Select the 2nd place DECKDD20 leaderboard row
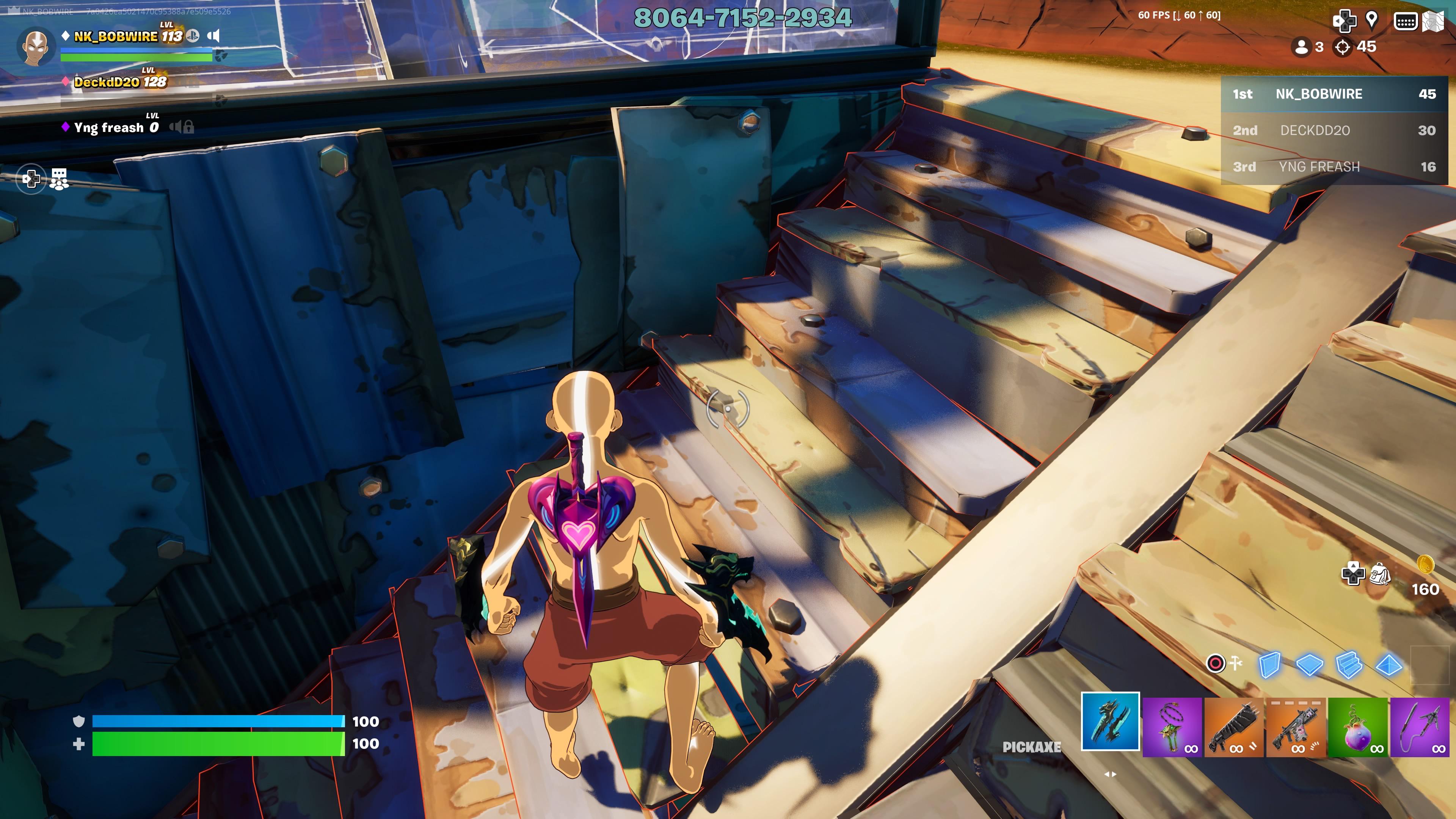Viewport: 1456px width, 819px height. click(1334, 130)
